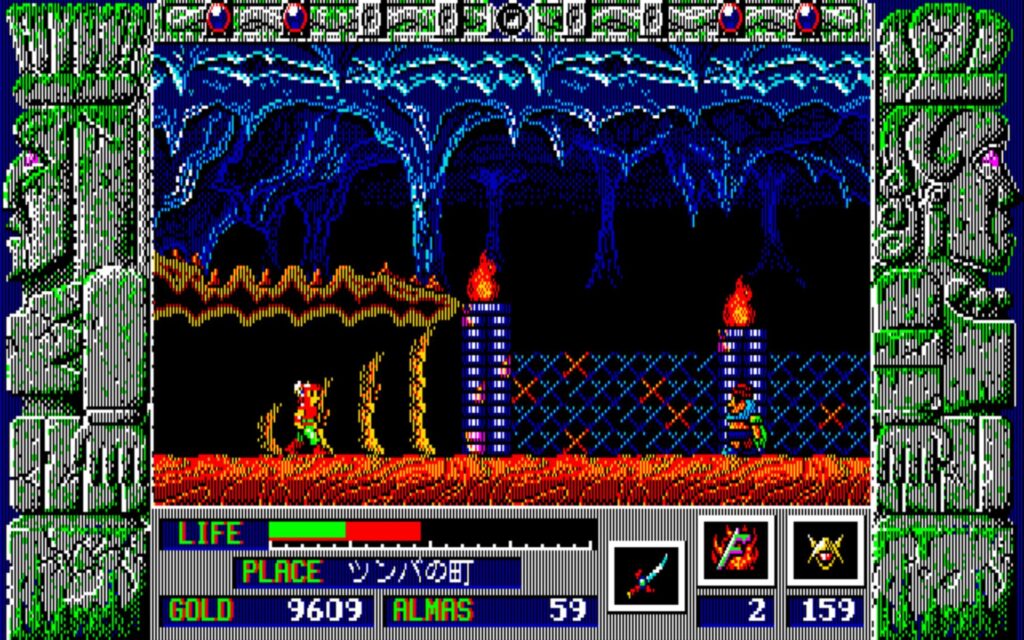The width and height of the screenshot is (1024, 640).
Task: Click the golden shield equipment icon
Action: coord(826,550)
